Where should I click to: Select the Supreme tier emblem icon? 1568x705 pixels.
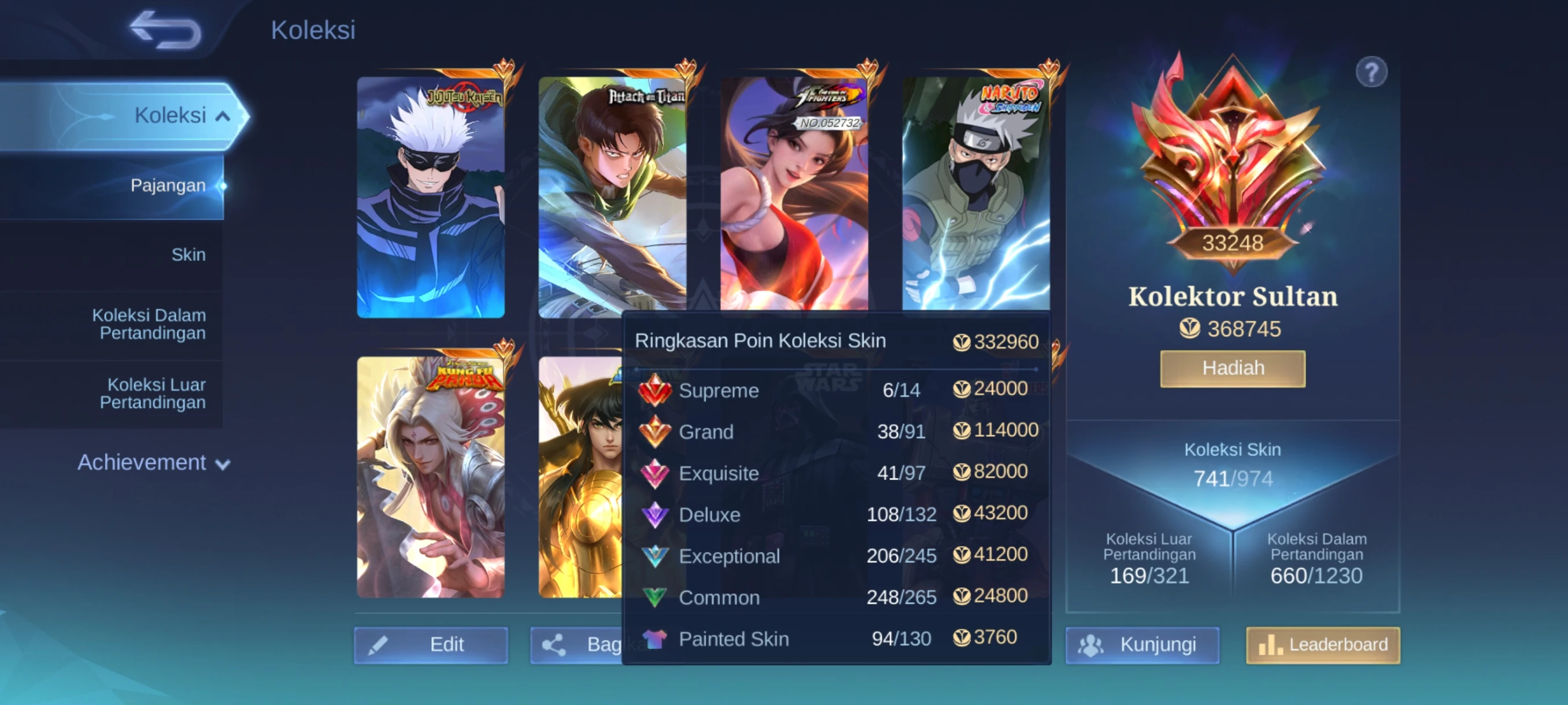click(657, 389)
